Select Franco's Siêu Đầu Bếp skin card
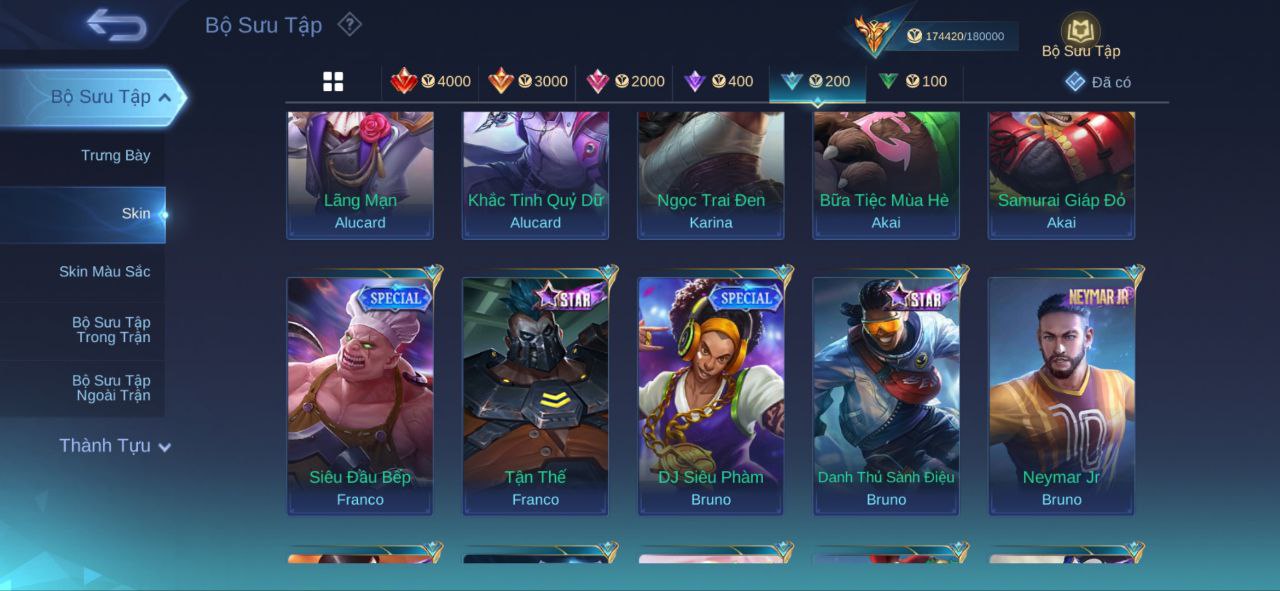The width and height of the screenshot is (1280, 591). (x=360, y=396)
